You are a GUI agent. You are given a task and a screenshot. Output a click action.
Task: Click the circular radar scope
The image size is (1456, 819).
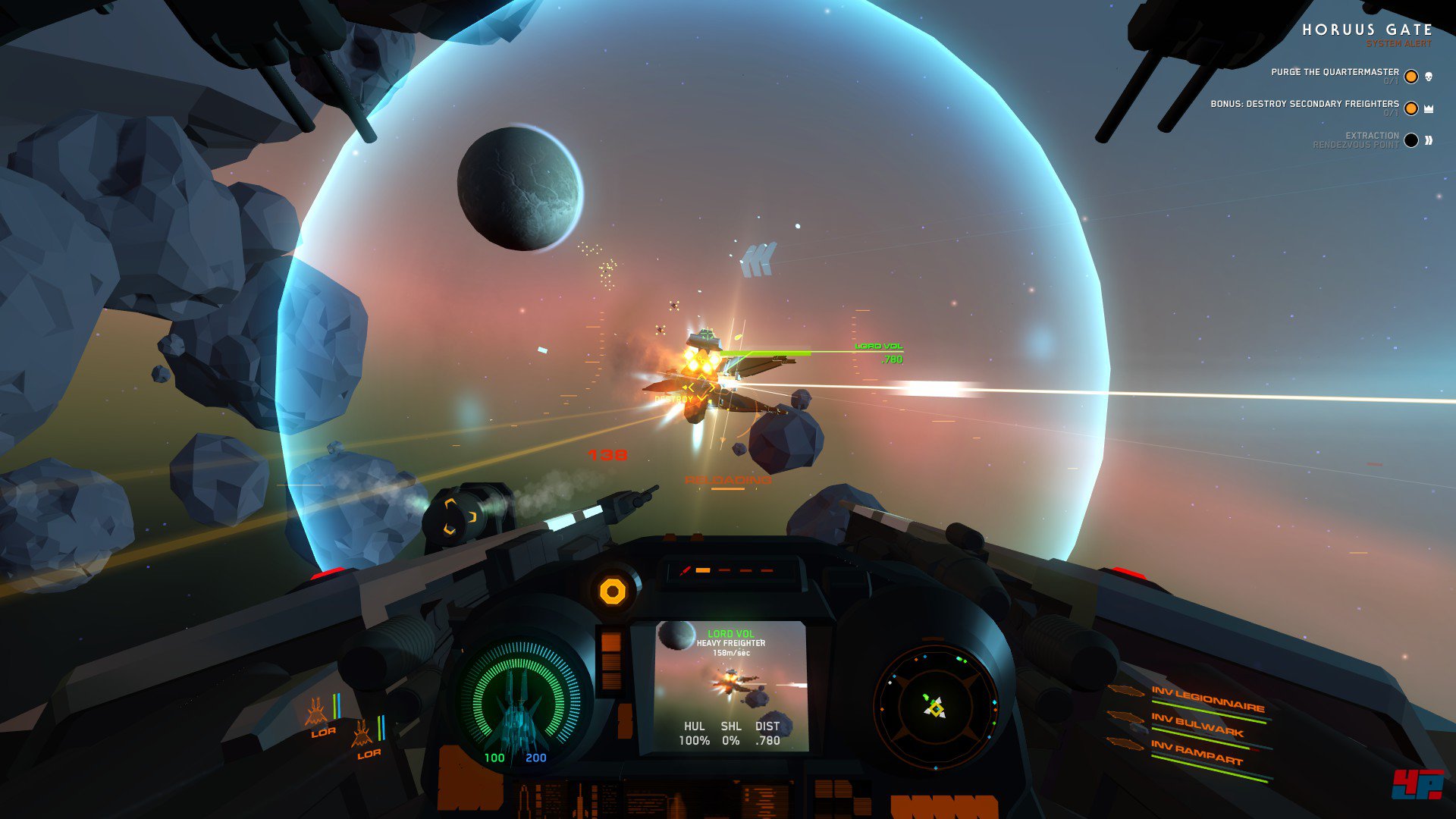(x=935, y=707)
